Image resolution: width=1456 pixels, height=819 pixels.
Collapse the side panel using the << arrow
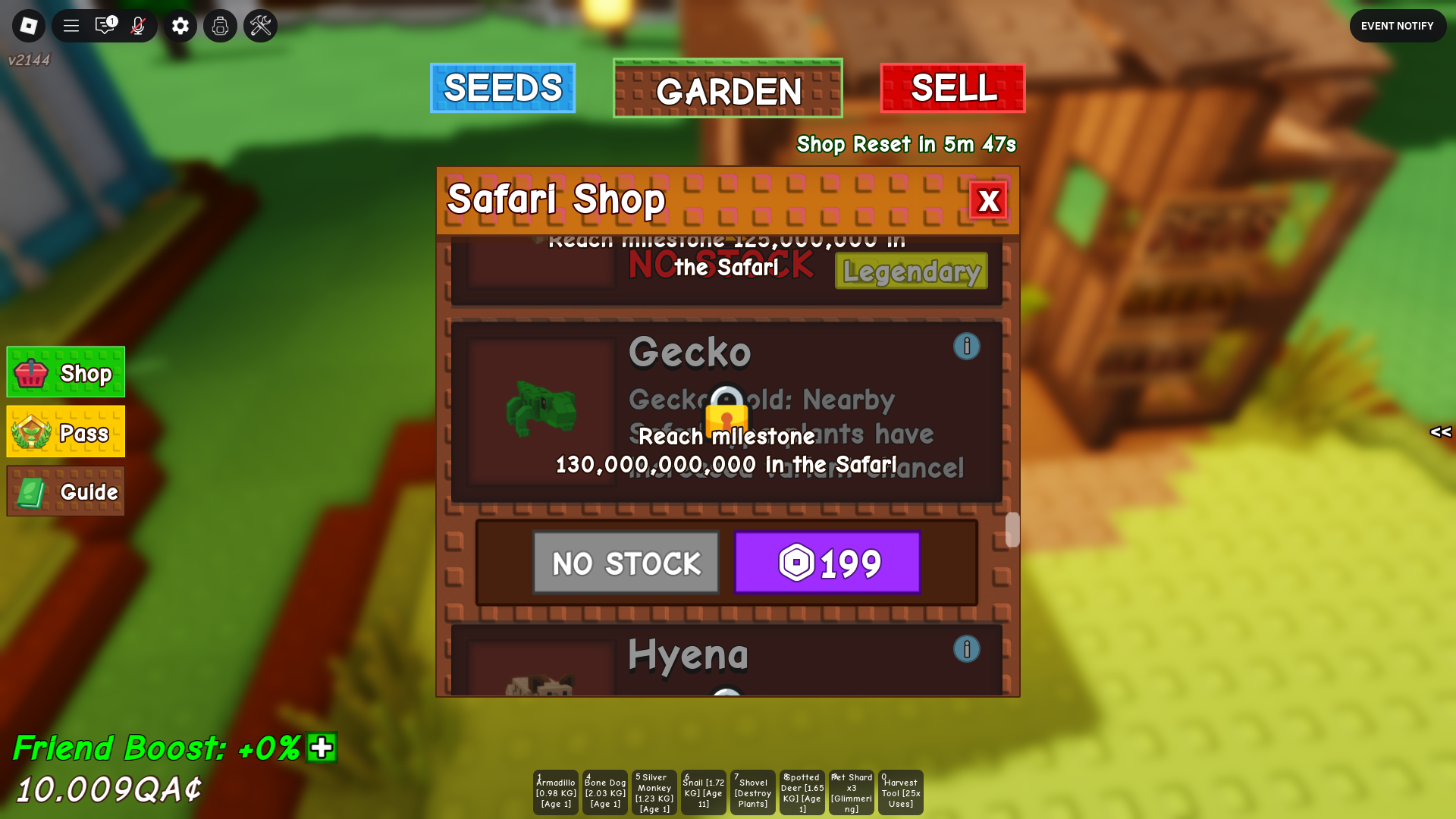tap(1439, 433)
